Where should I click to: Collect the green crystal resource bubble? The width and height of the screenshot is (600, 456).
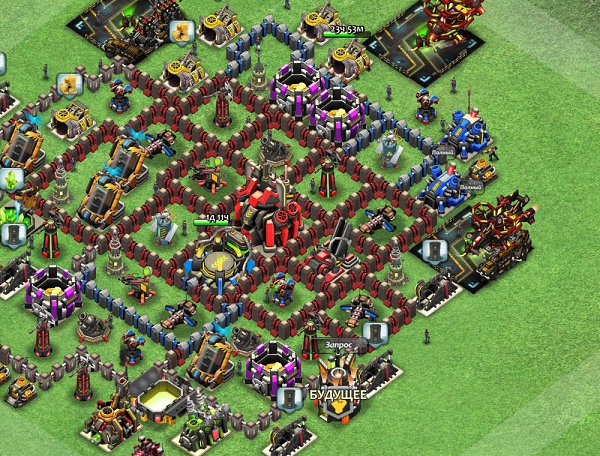point(12,179)
